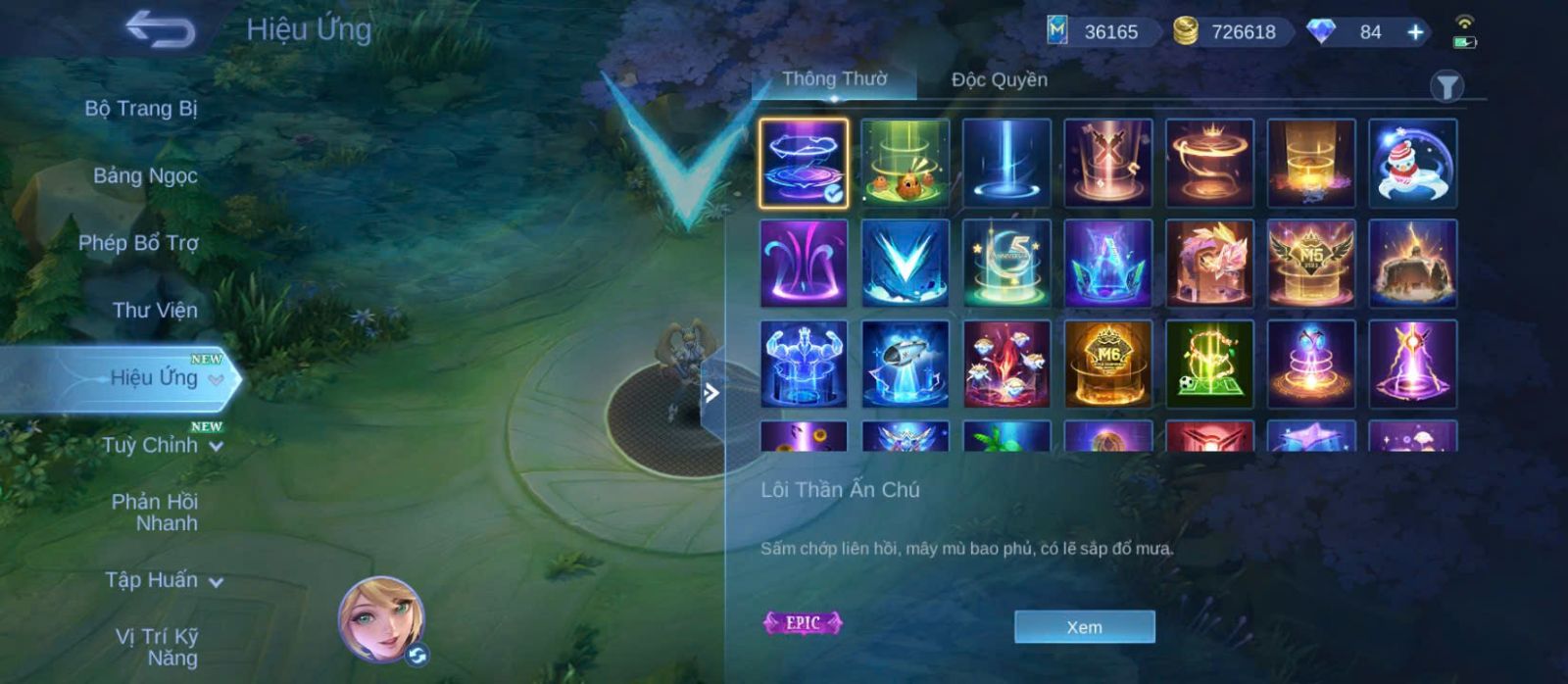The height and width of the screenshot is (684, 1568).
Task: Open the effects filter funnel
Action: 1446,87
